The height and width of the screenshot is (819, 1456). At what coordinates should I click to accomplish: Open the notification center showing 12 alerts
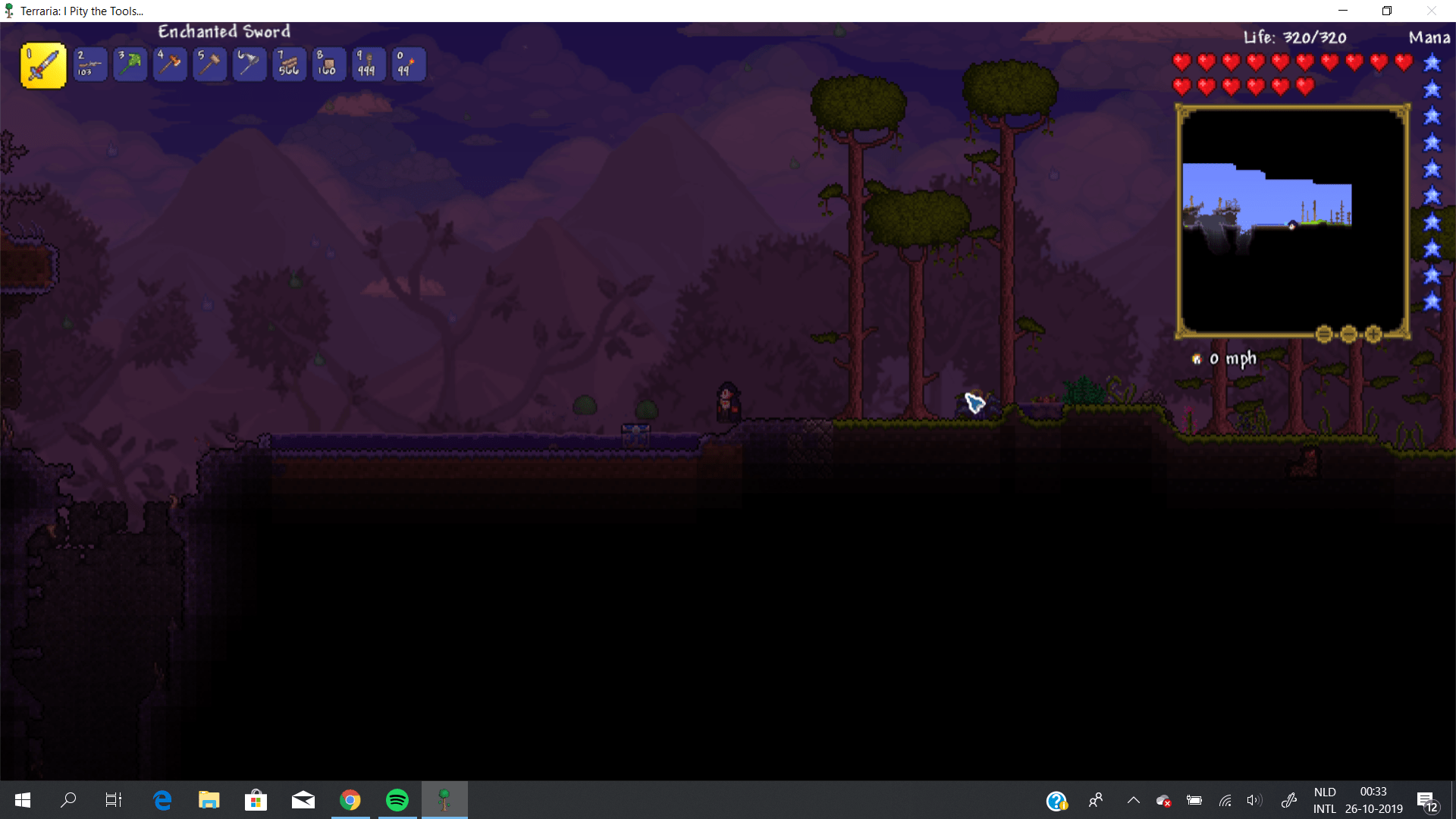tap(1429, 800)
